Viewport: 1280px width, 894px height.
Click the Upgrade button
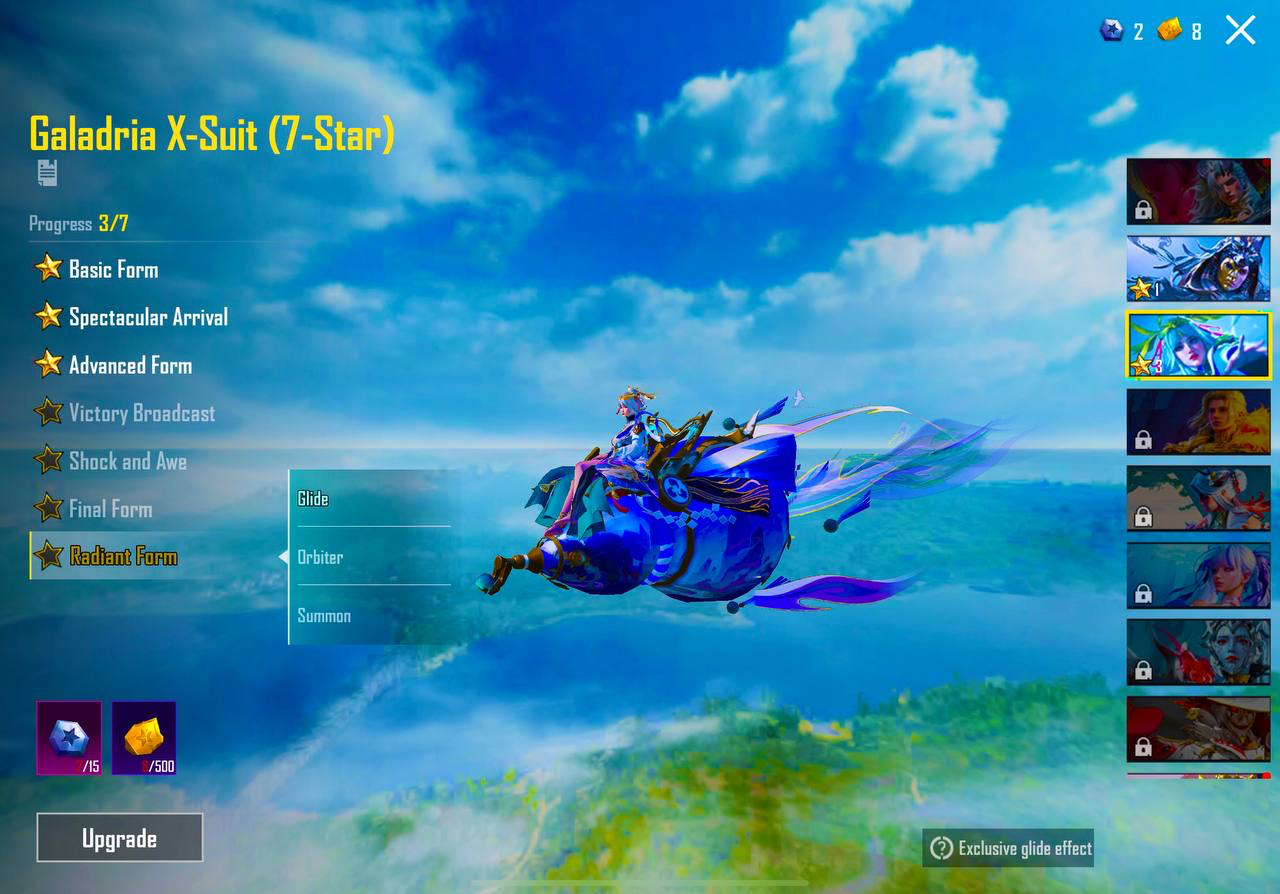(x=119, y=838)
